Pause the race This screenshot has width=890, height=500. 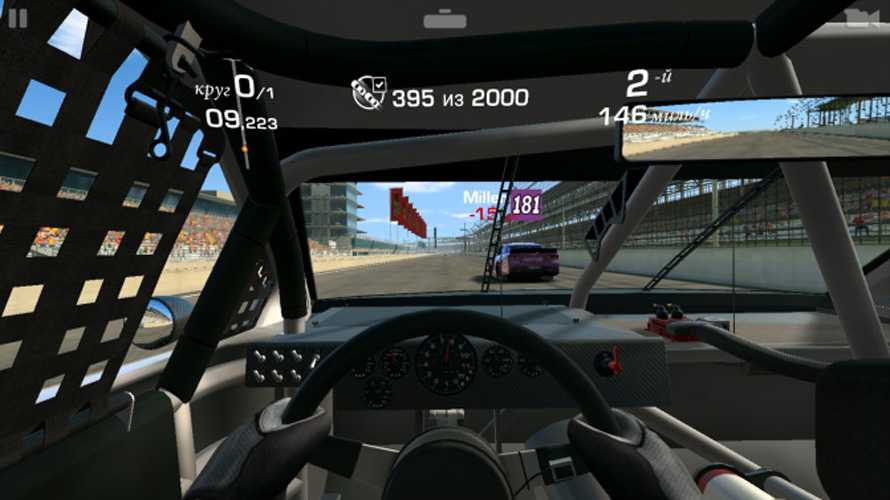tap(18, 17)
